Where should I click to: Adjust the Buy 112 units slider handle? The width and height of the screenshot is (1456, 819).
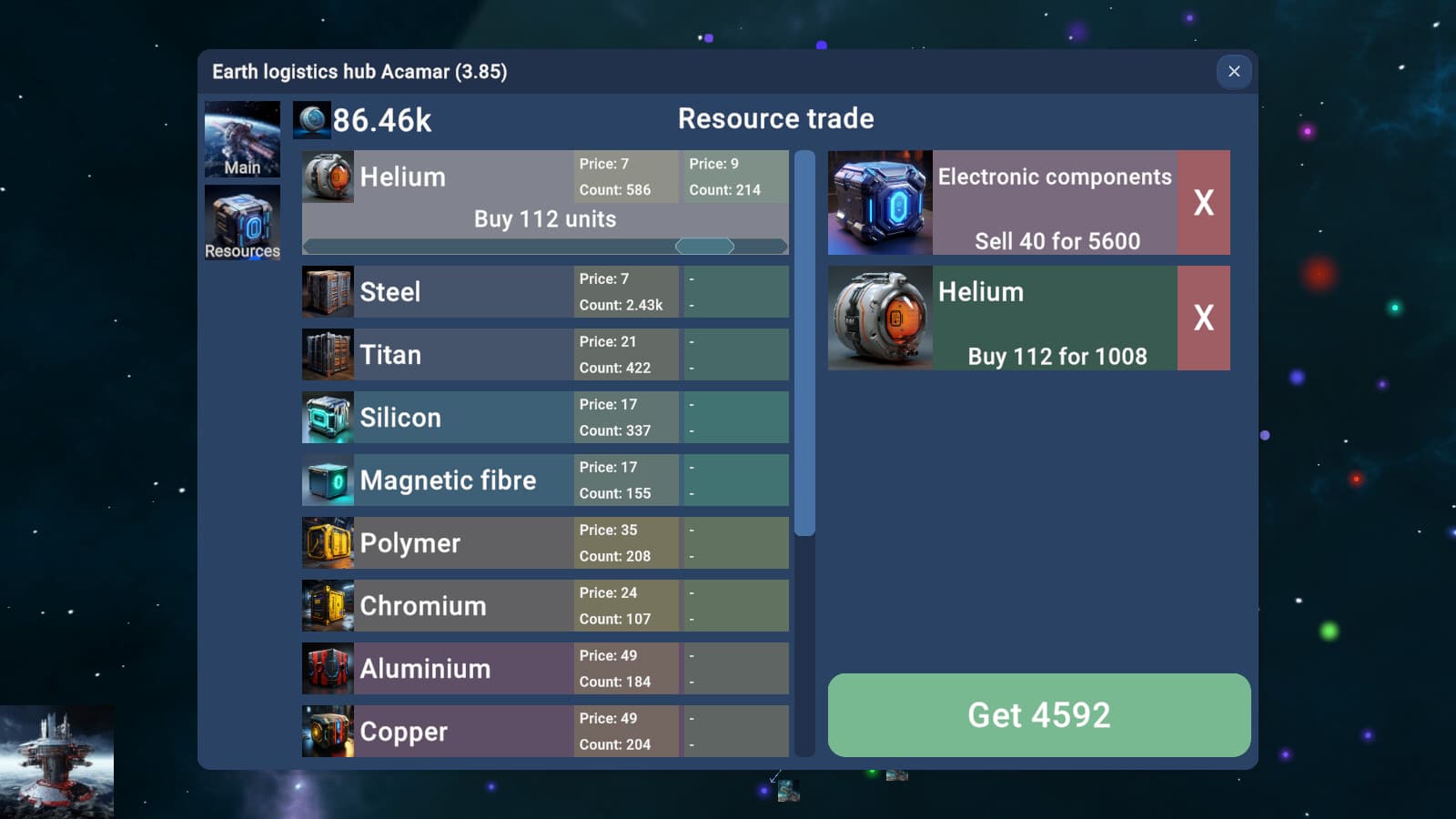[706, 245]
